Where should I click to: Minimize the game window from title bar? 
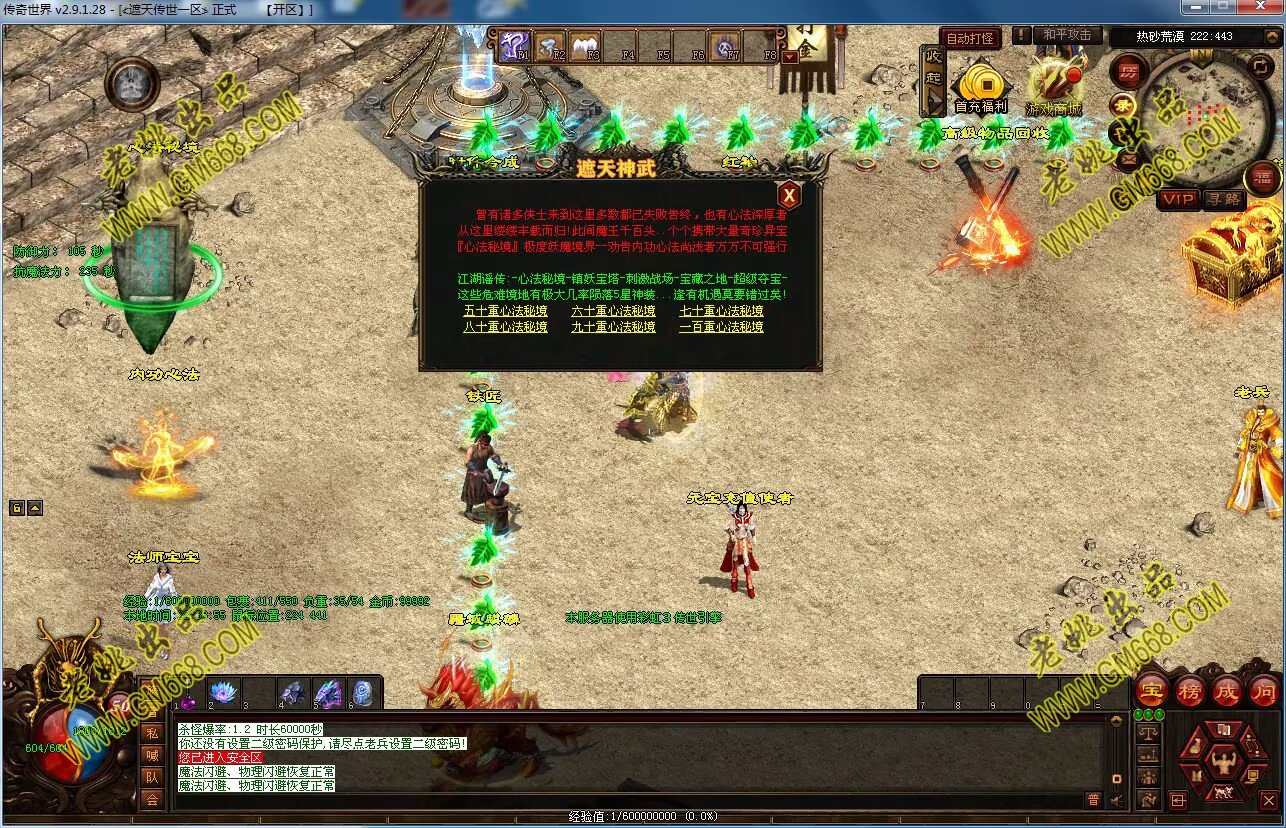click(x=1196, y=8)
